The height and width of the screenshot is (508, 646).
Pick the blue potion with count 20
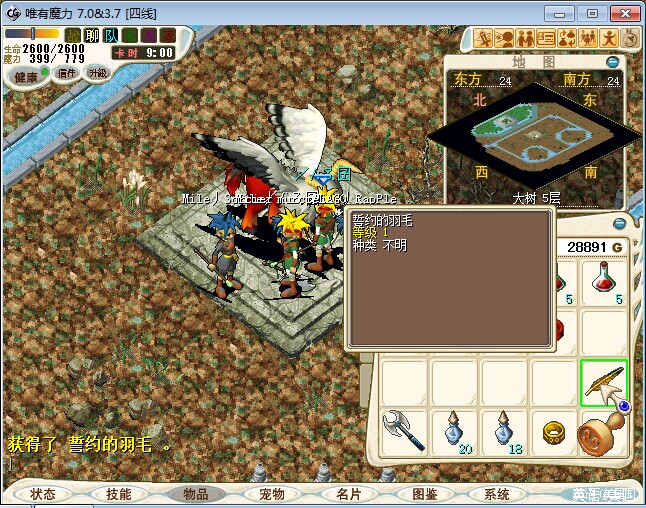click(x=455, y=432)
